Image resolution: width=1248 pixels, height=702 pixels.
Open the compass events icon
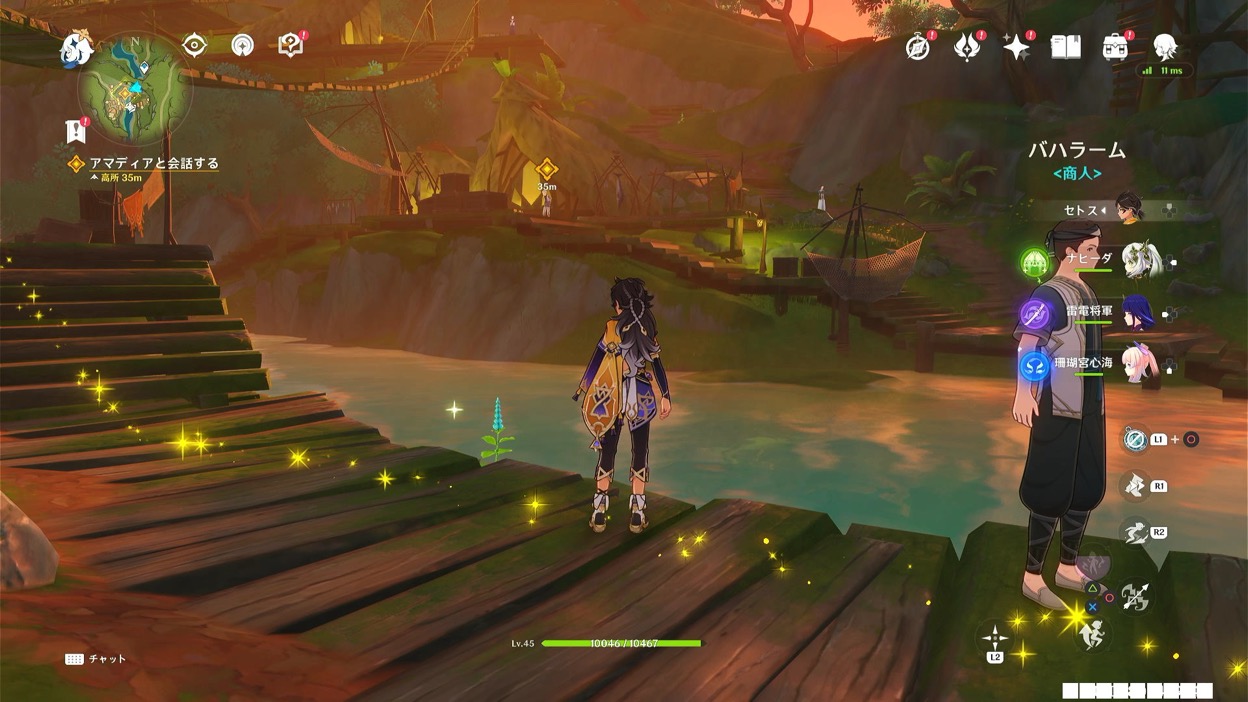(917, 47)
